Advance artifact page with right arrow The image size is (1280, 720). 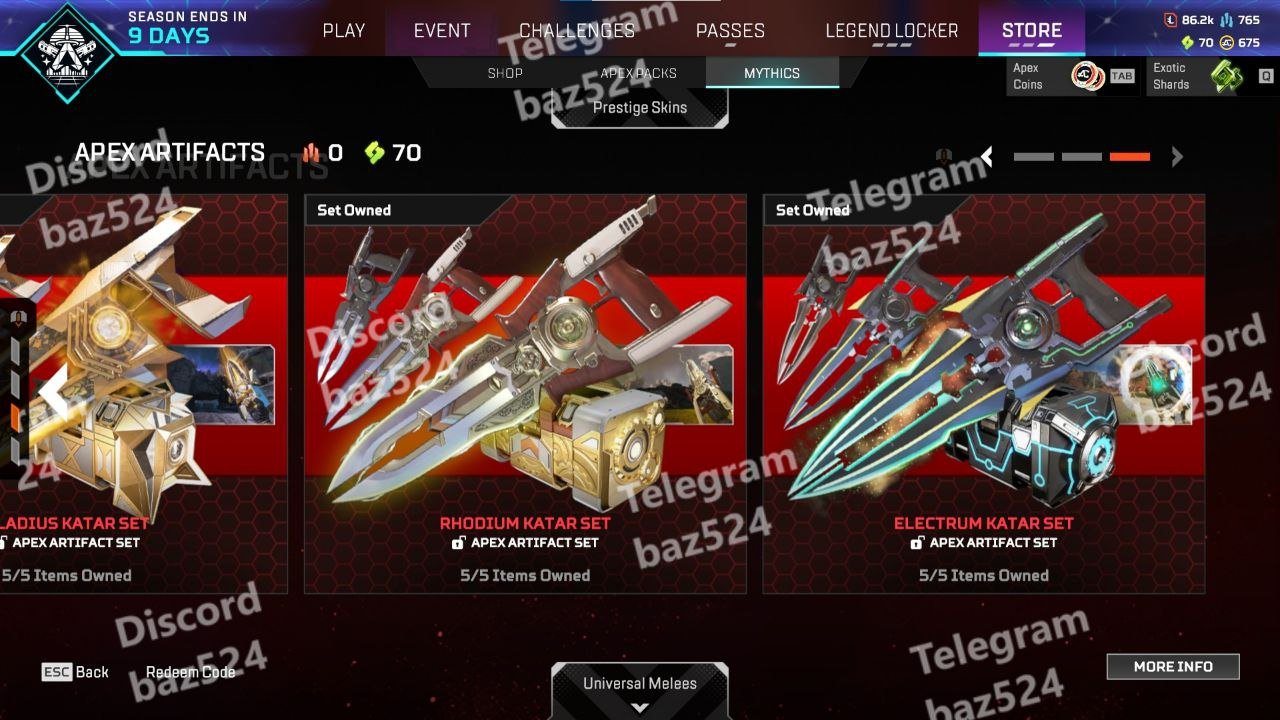(x=1177, y=156)
